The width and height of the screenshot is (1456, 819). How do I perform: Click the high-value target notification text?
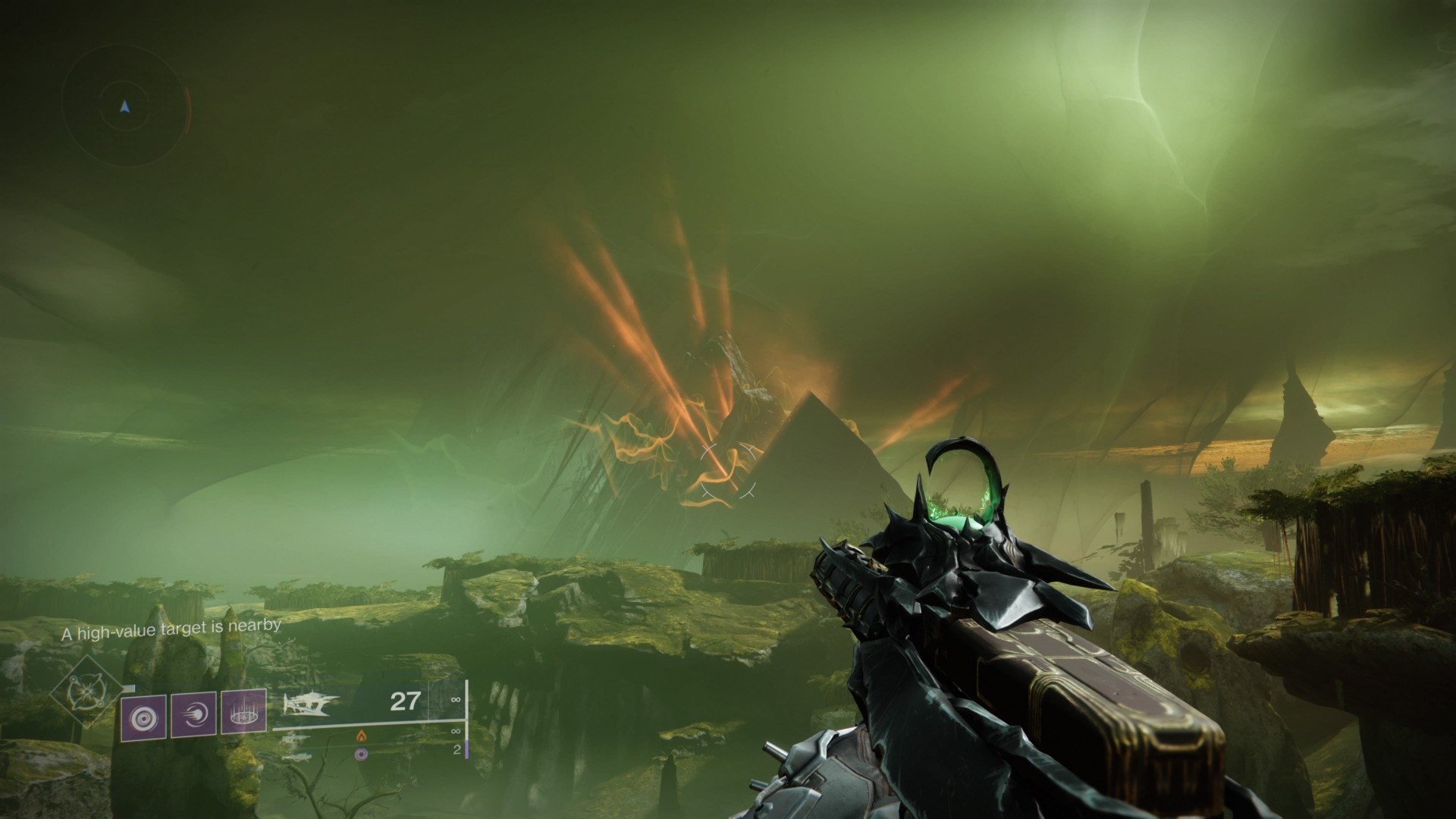click(171, 628)
